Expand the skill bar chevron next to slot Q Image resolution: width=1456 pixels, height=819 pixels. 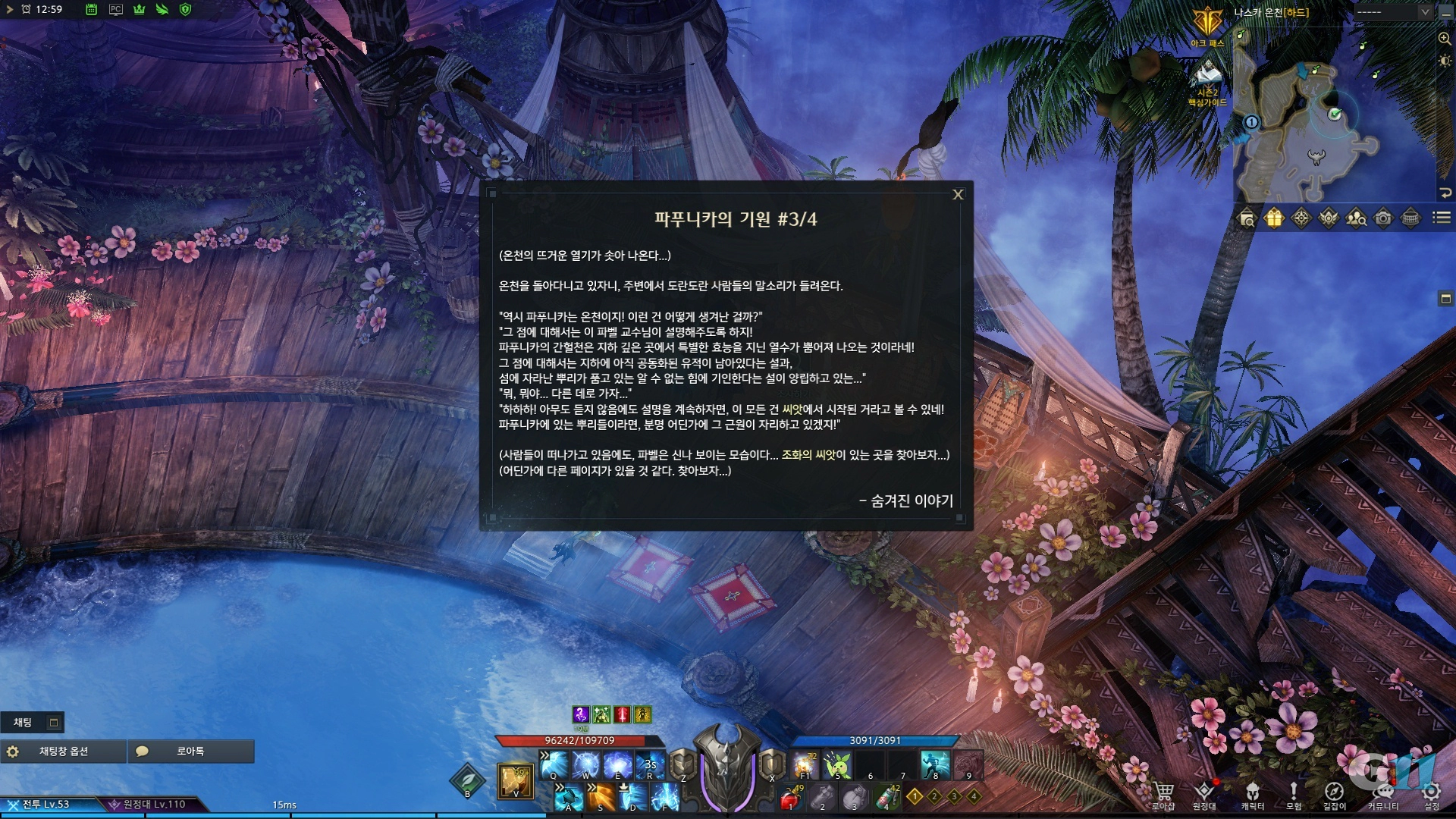click(x=544, y=753)
